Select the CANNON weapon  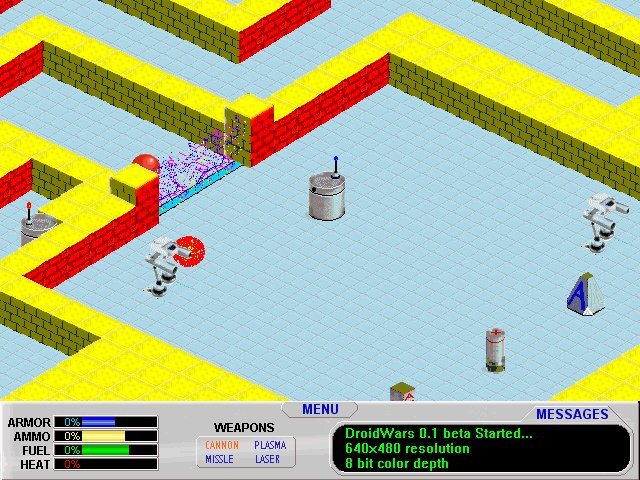pos(222,445)
